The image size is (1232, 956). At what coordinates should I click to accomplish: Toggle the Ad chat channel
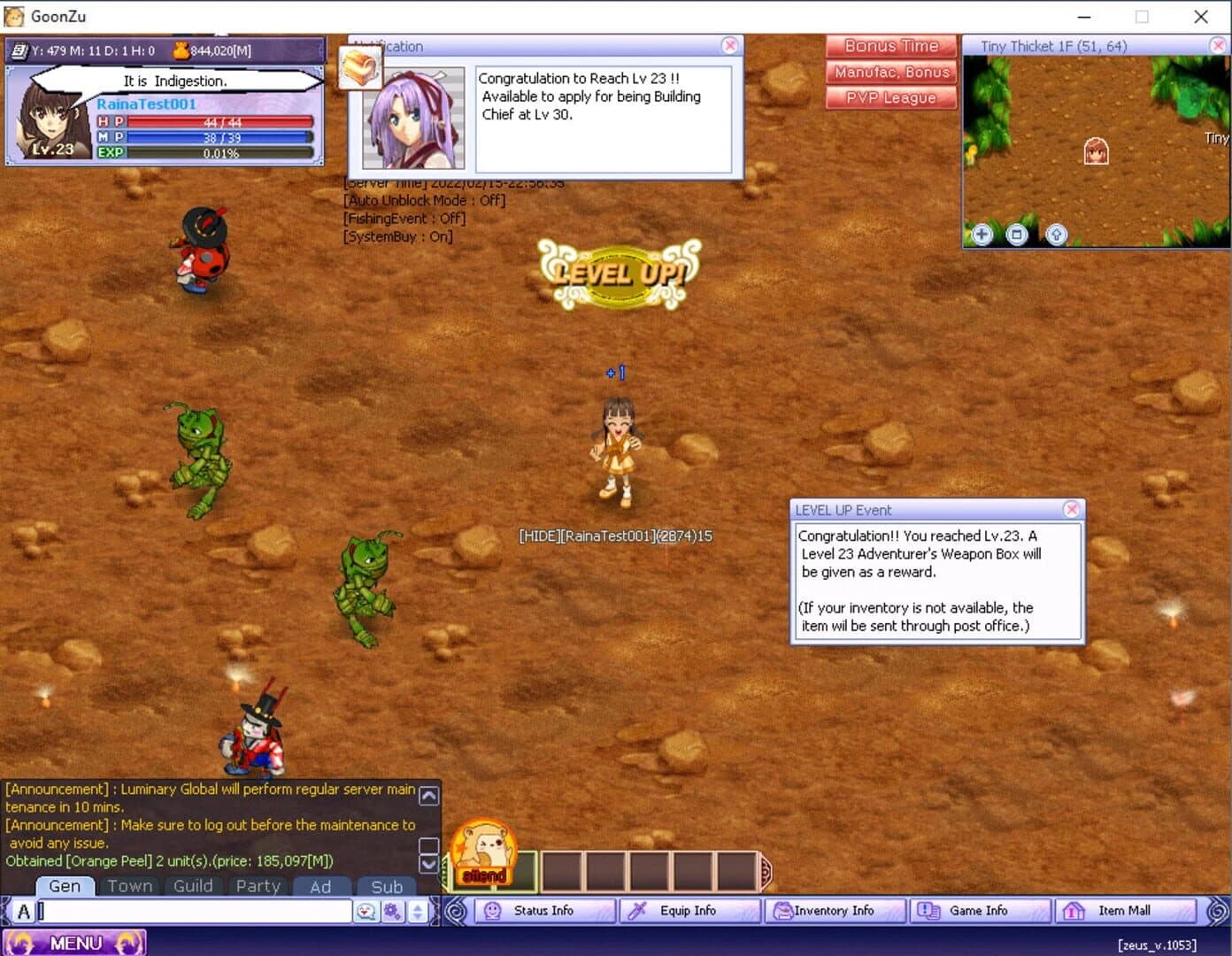click(322, 886)
